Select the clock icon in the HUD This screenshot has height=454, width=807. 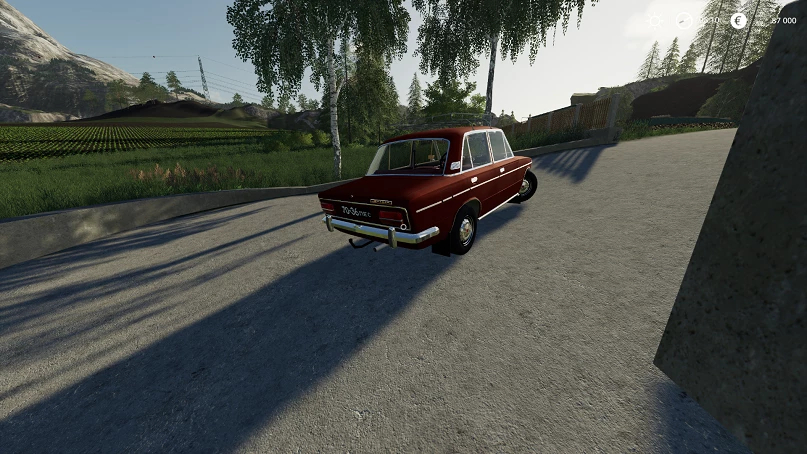point(684,20)
